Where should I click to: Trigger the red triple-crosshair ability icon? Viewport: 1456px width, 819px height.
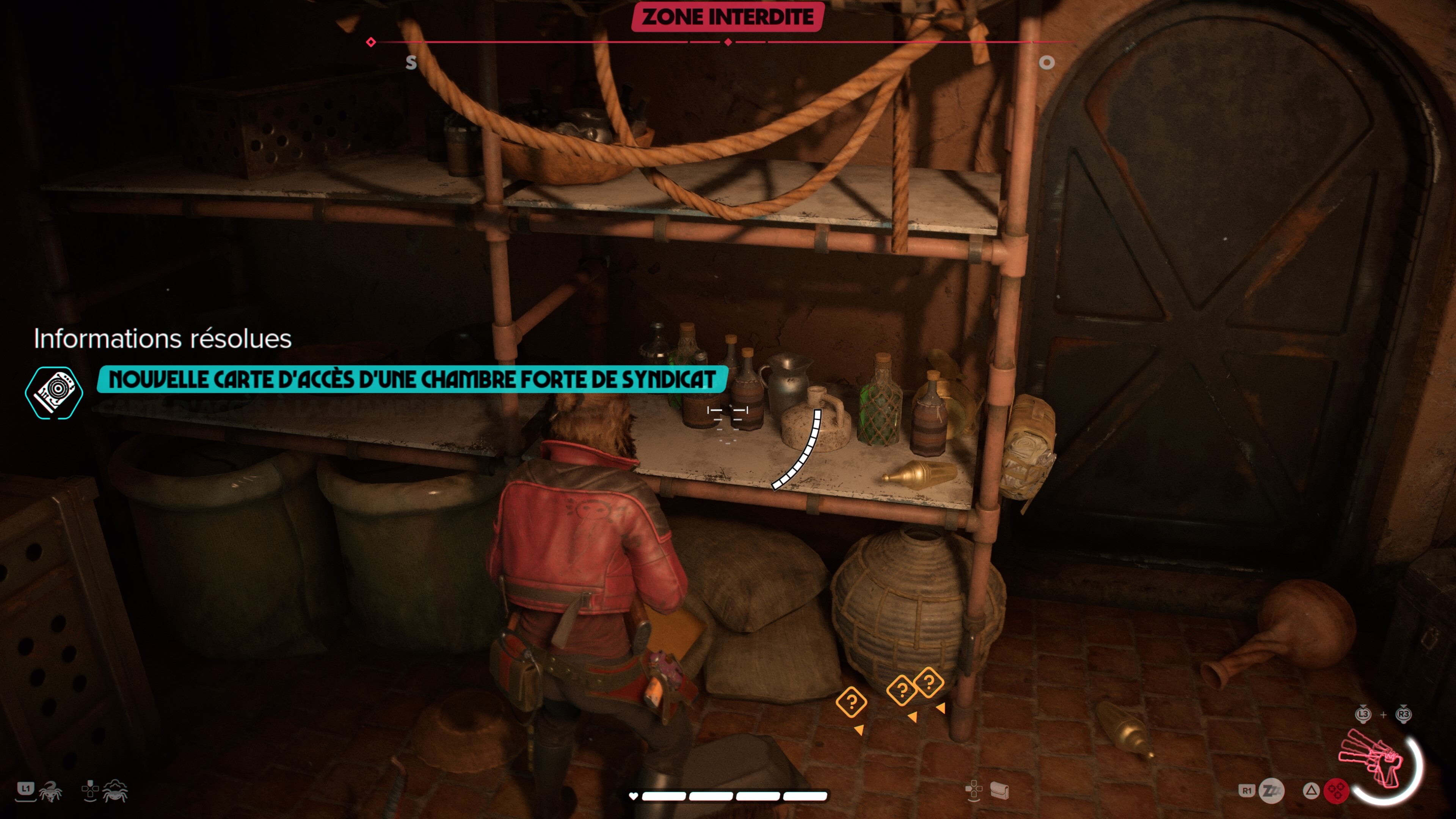tap(1336, 791)
